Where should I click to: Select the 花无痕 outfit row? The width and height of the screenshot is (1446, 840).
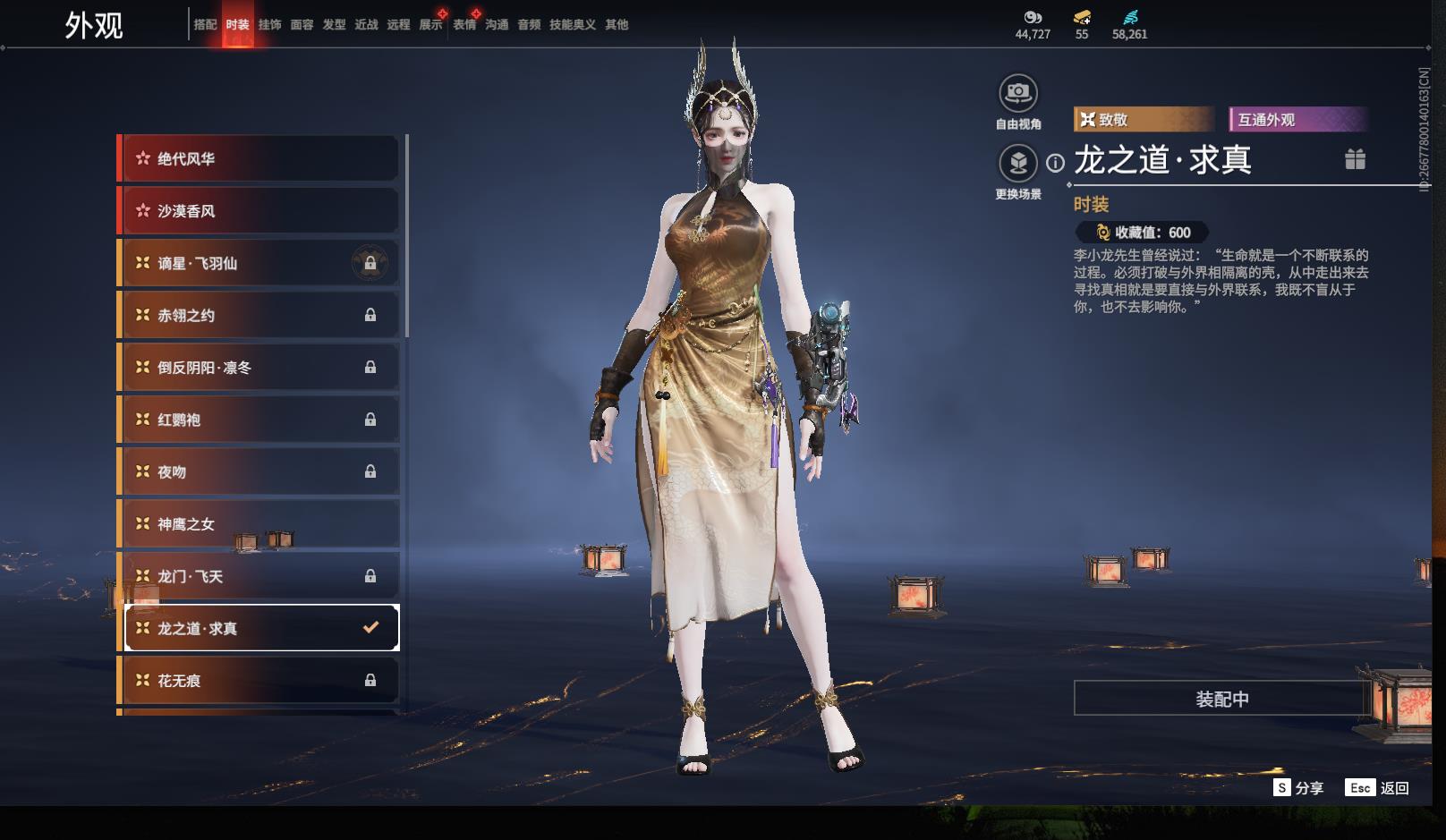259,681
